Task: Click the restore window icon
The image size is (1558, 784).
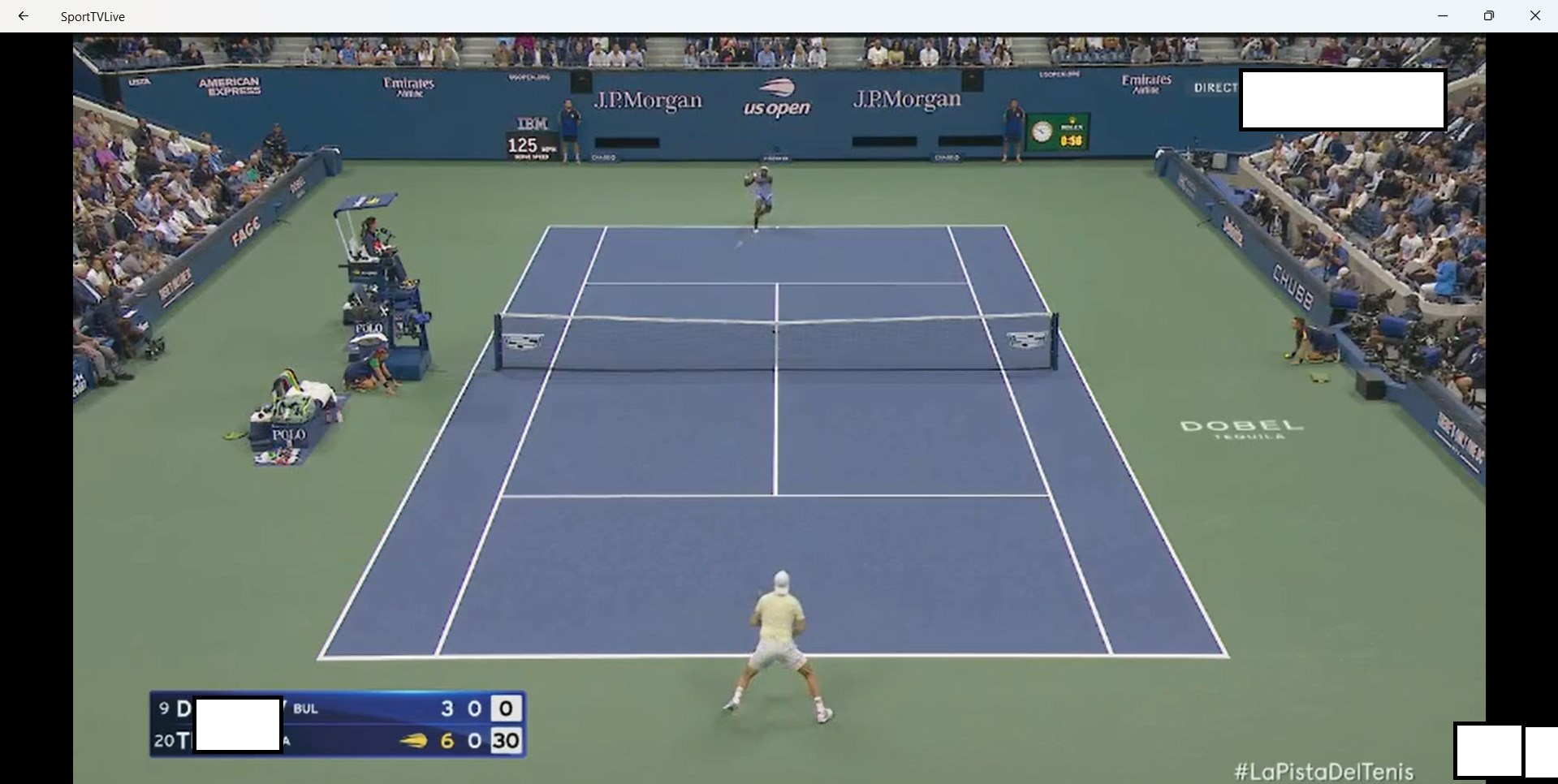Action: 1490,15
